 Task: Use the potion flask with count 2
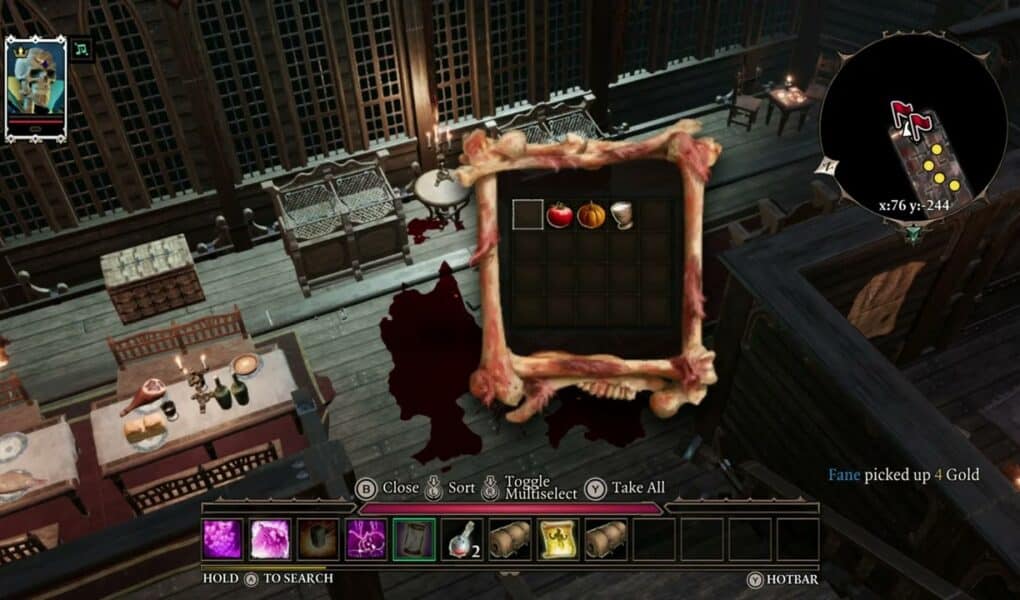pos(462,539)
